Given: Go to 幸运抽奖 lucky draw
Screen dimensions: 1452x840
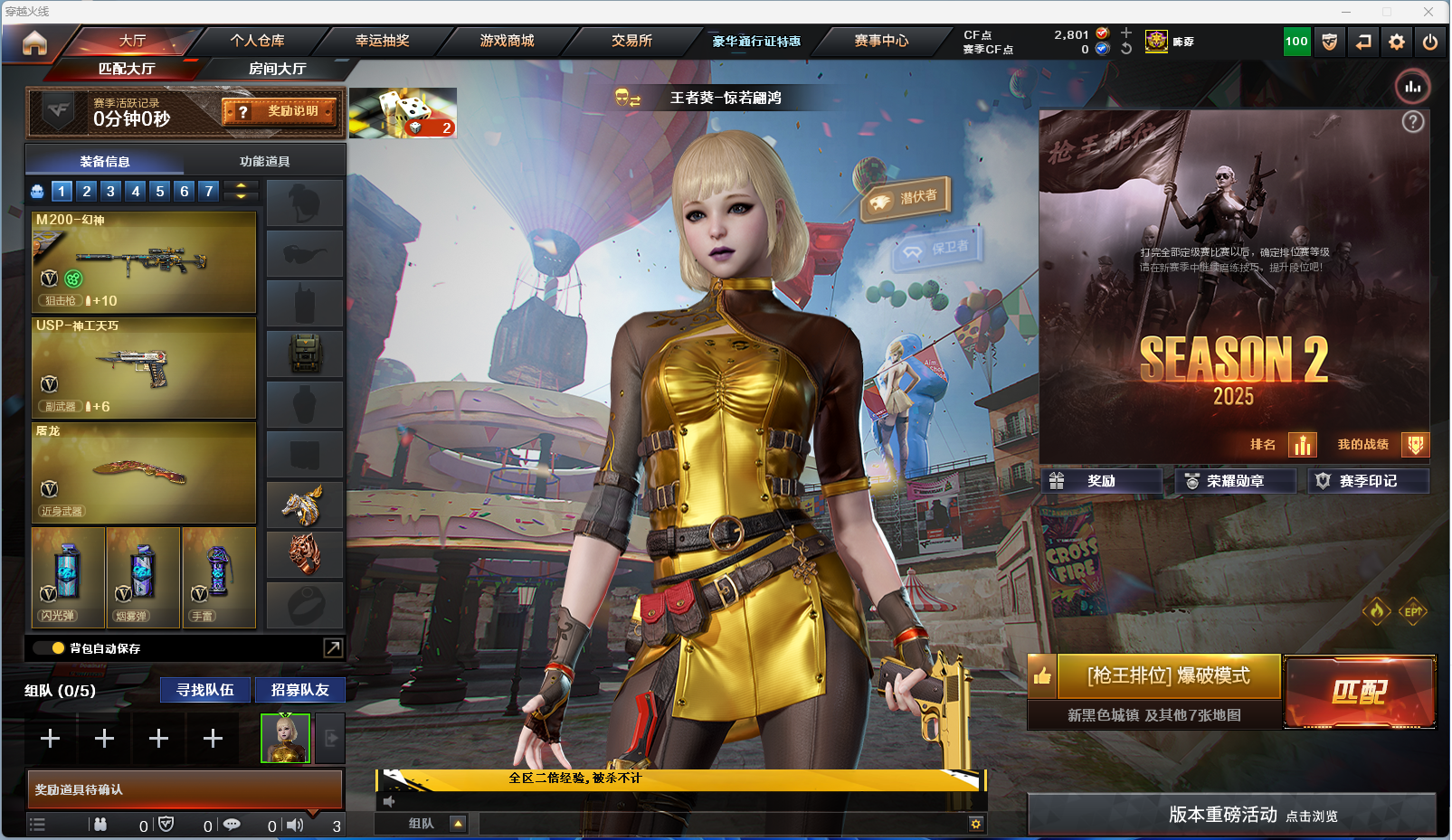Looking at the screenshot, I should point(382,41).
